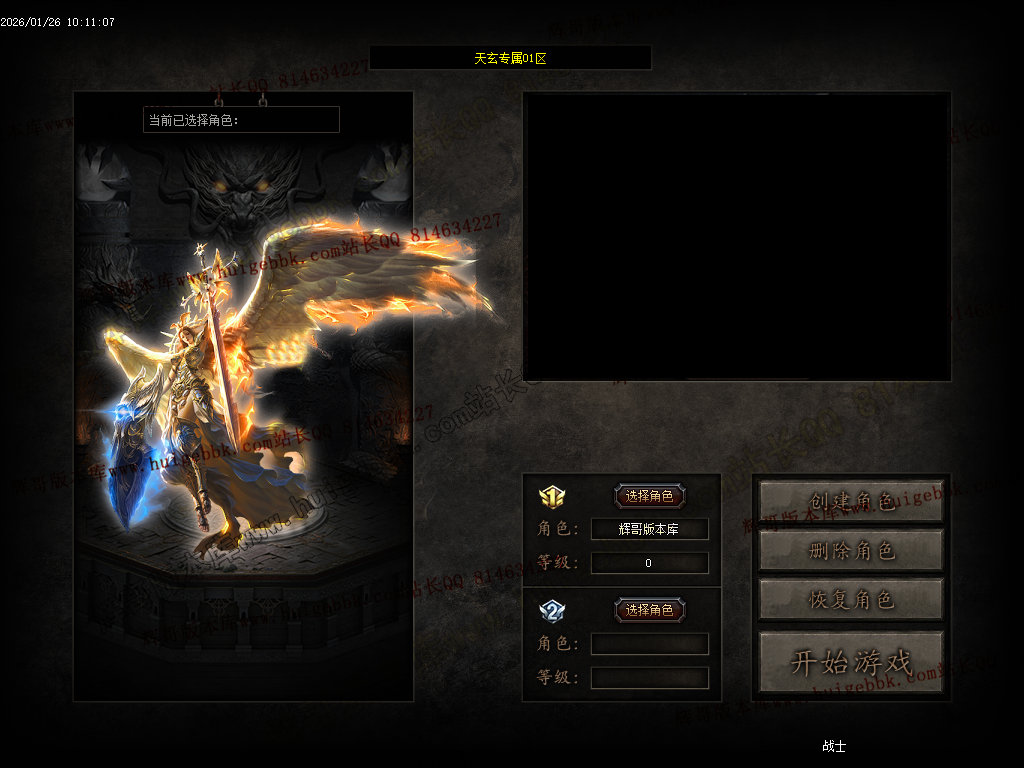Select character in slot two
This screenshot has height=768, width=1024.
tap(649, 610)
